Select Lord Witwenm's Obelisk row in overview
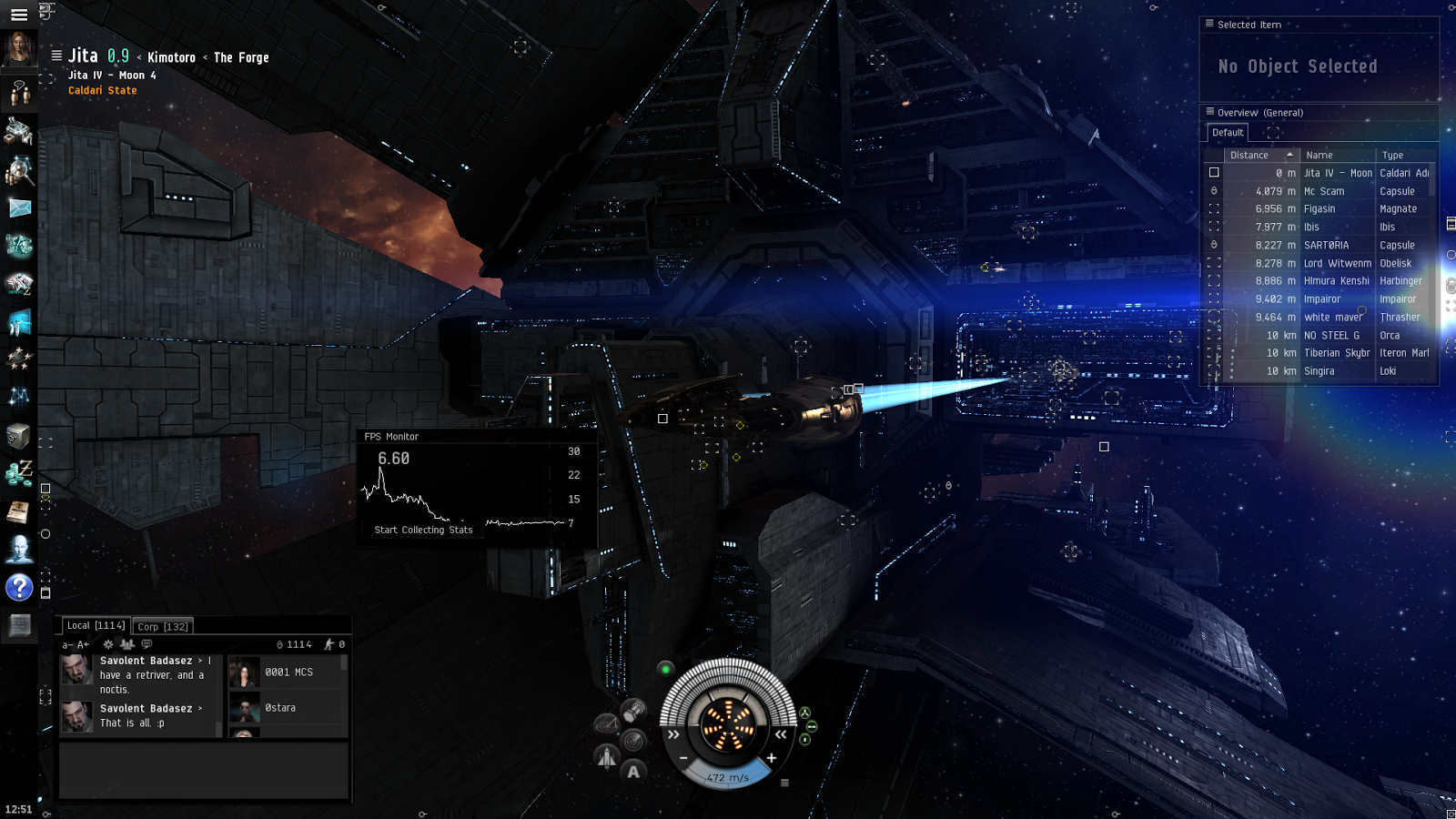 pyautogui.click(x=1336, y=263)
